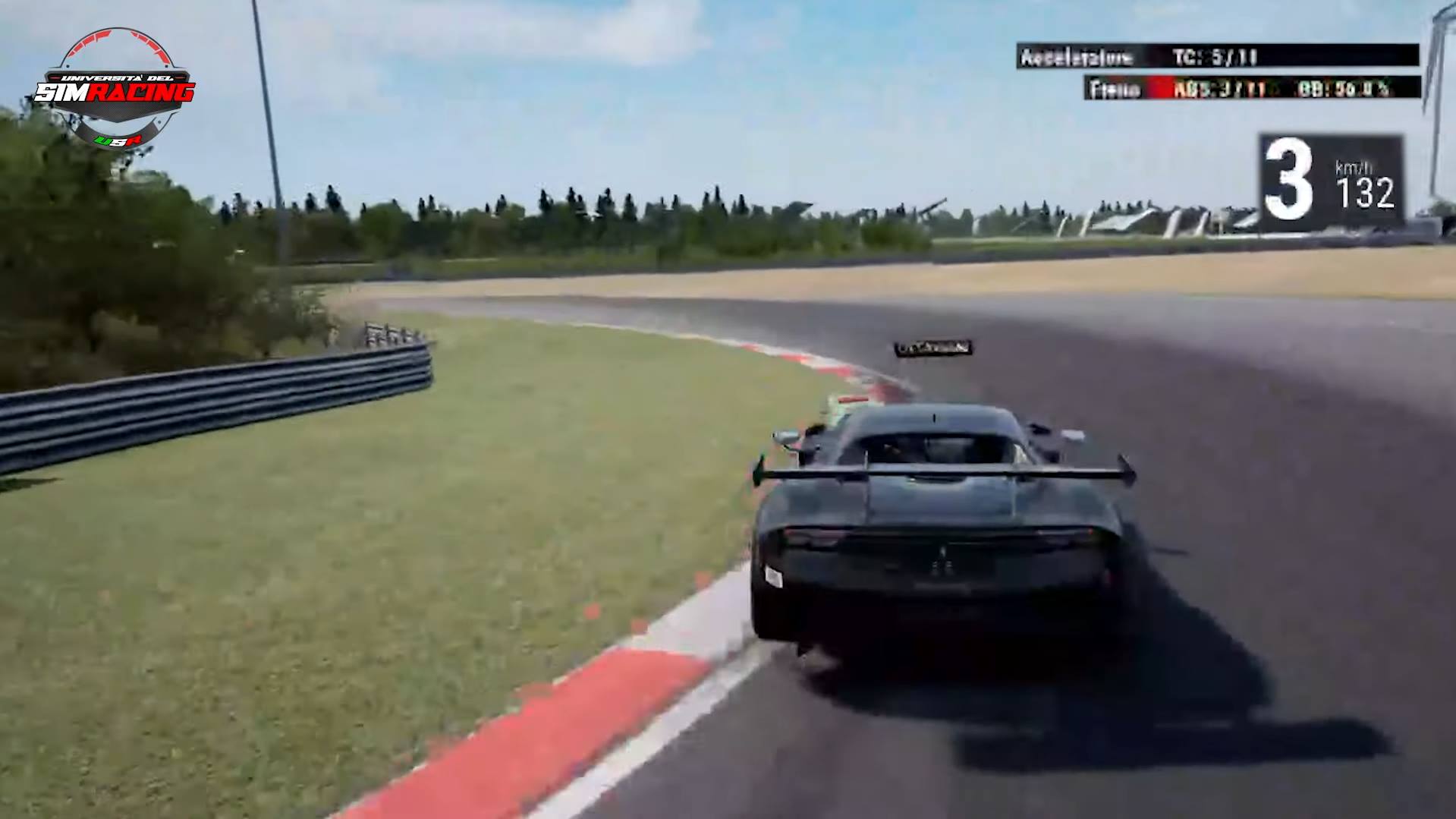Select the Freno label entry
The height and width of the screenshot is (819, 1456).
tap(1112, 90)
